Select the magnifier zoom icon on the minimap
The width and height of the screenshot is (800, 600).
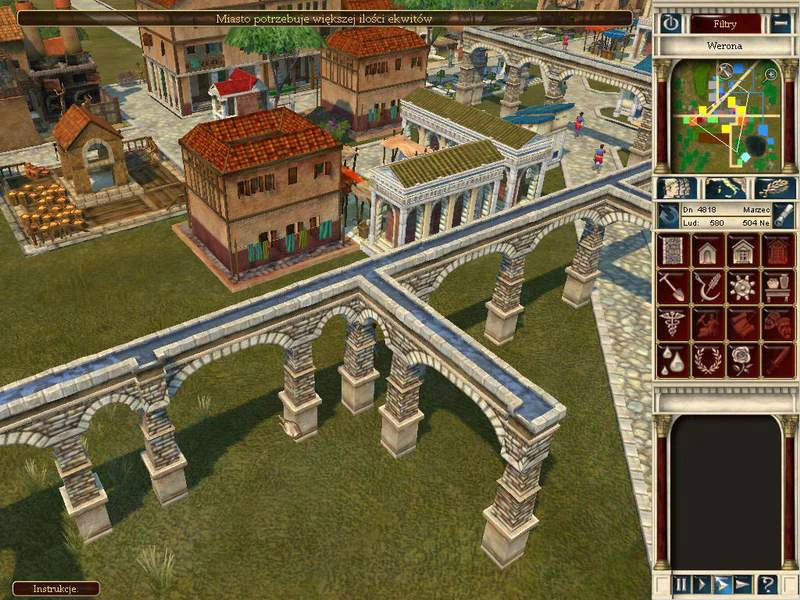coord(770,75)
